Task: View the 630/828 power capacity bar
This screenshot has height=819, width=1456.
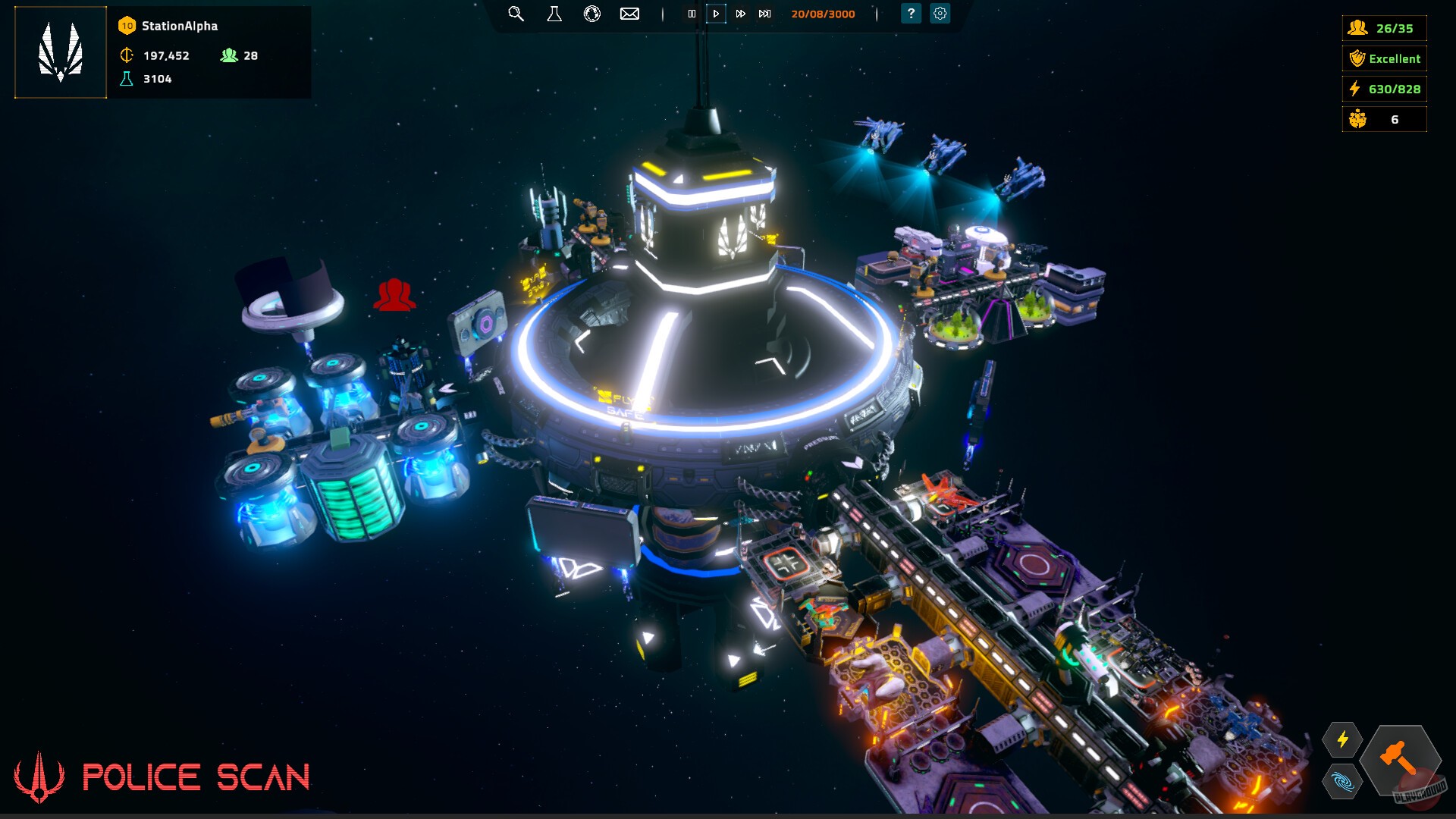Action: point(1384,89)
